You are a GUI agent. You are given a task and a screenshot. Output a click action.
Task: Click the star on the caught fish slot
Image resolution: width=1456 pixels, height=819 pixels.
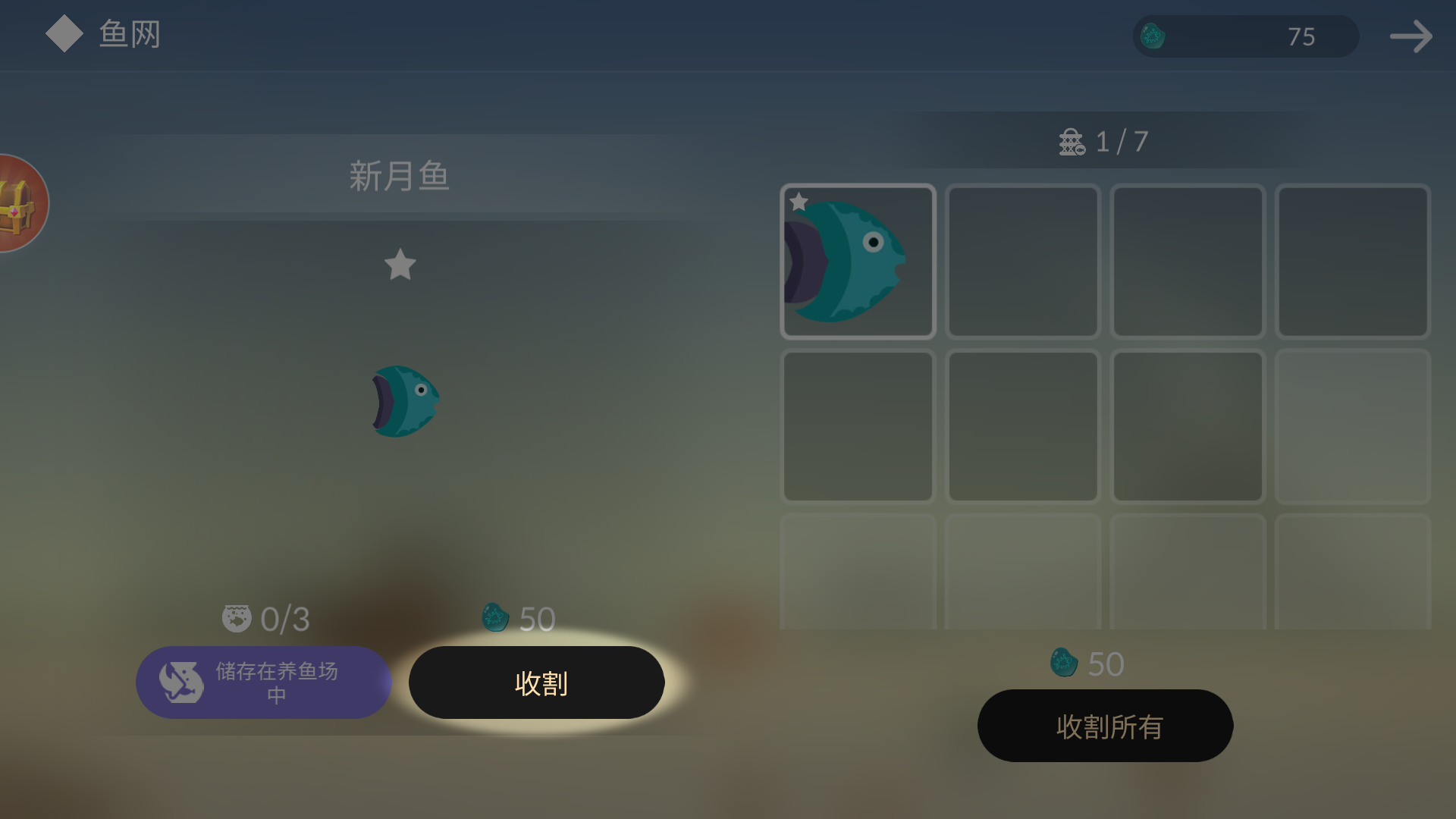(x=800, y=201)
